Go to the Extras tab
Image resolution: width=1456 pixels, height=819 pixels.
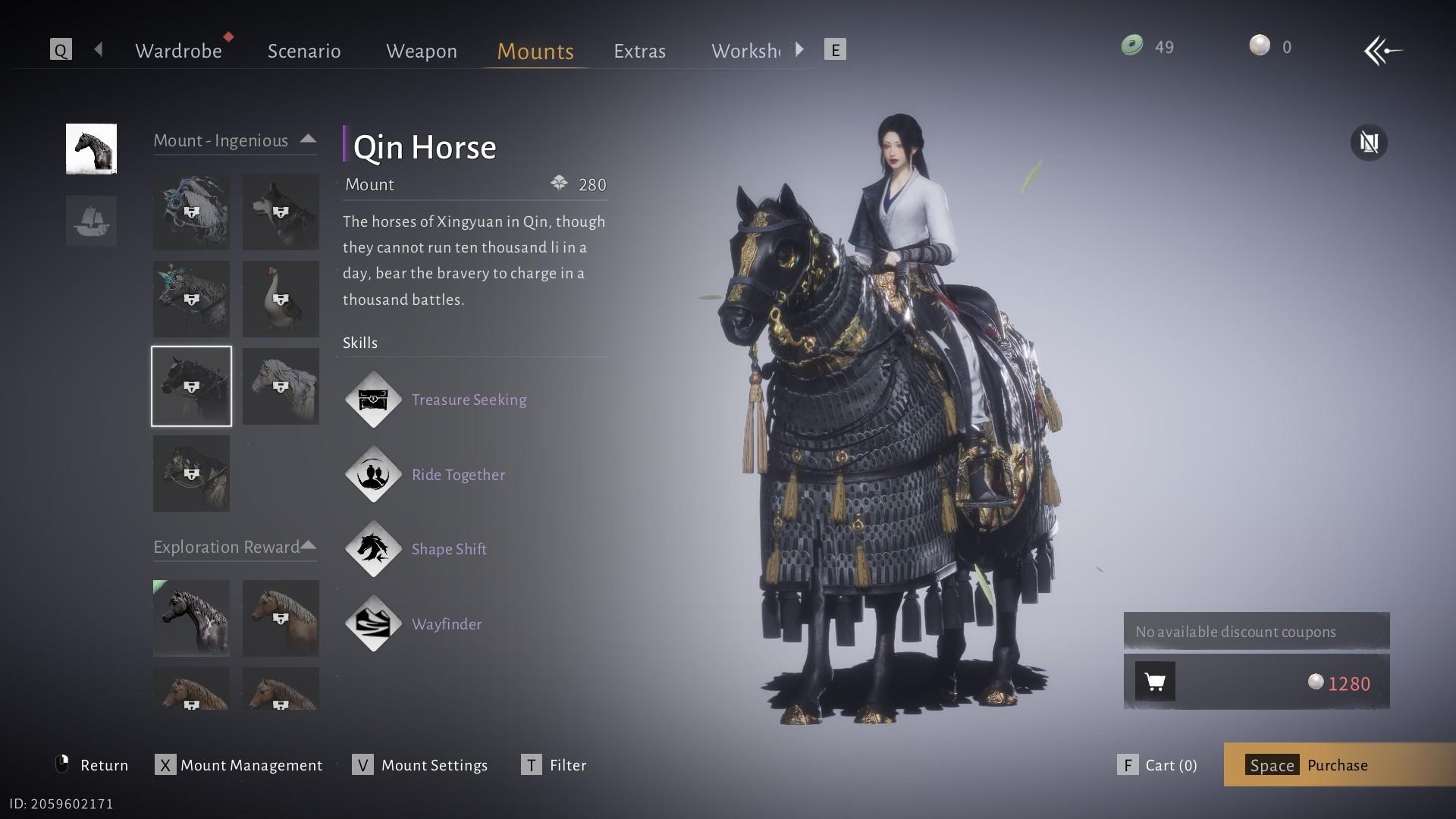pyautogui.click(x=639, y=51)
